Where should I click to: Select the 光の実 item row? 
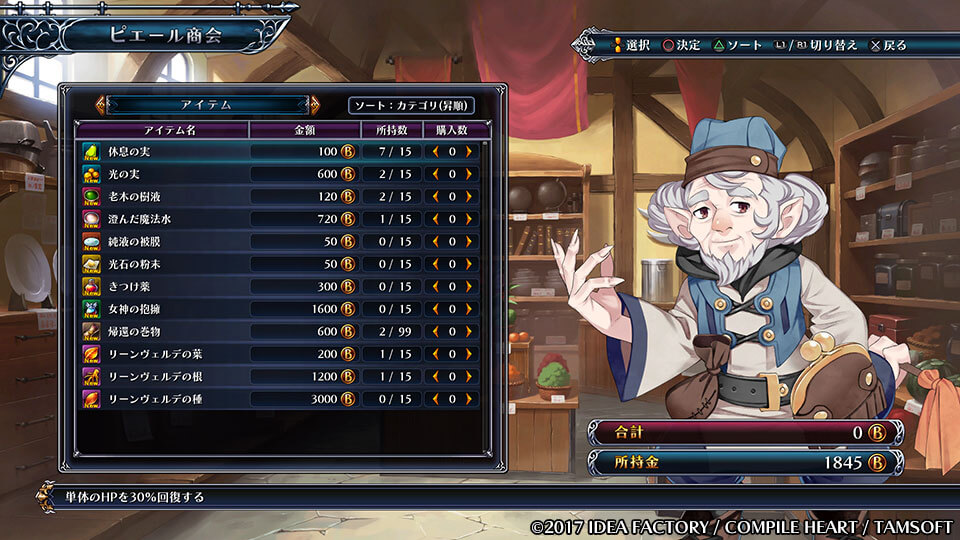[160, 173]
